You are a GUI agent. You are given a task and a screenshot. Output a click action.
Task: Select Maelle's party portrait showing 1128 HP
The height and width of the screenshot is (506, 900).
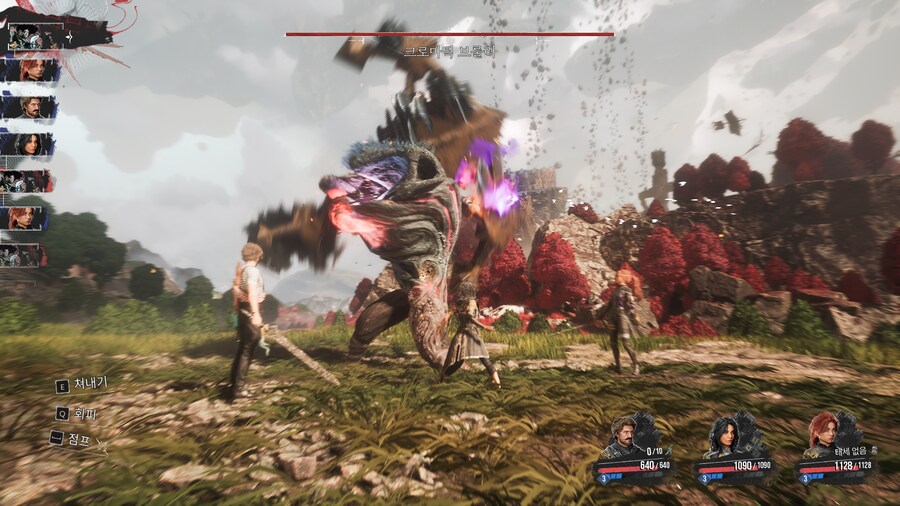[x=822, y=435]
